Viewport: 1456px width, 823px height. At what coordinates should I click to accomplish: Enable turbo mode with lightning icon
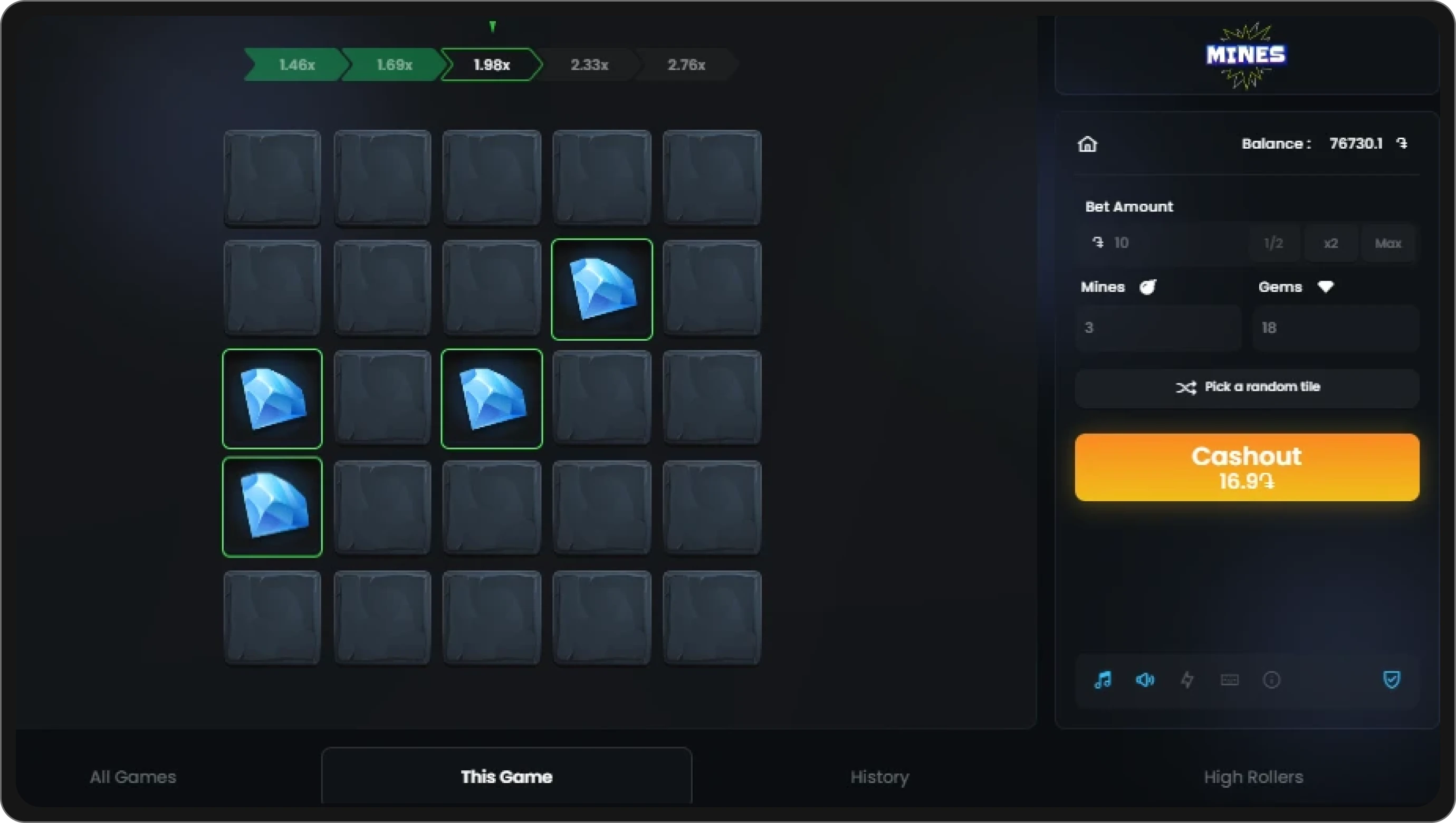click(x=1187, y=680)
